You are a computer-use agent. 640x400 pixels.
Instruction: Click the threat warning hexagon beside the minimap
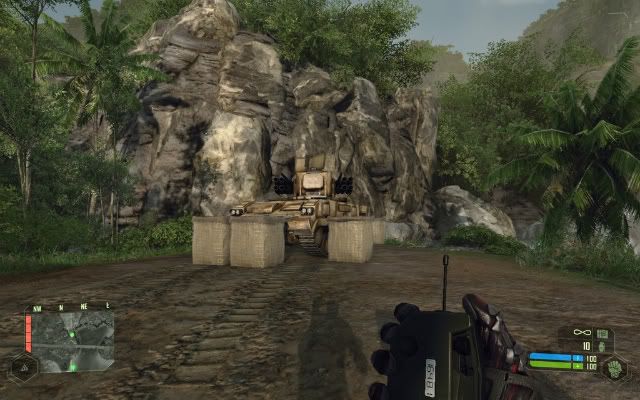(x=22, y=366)
